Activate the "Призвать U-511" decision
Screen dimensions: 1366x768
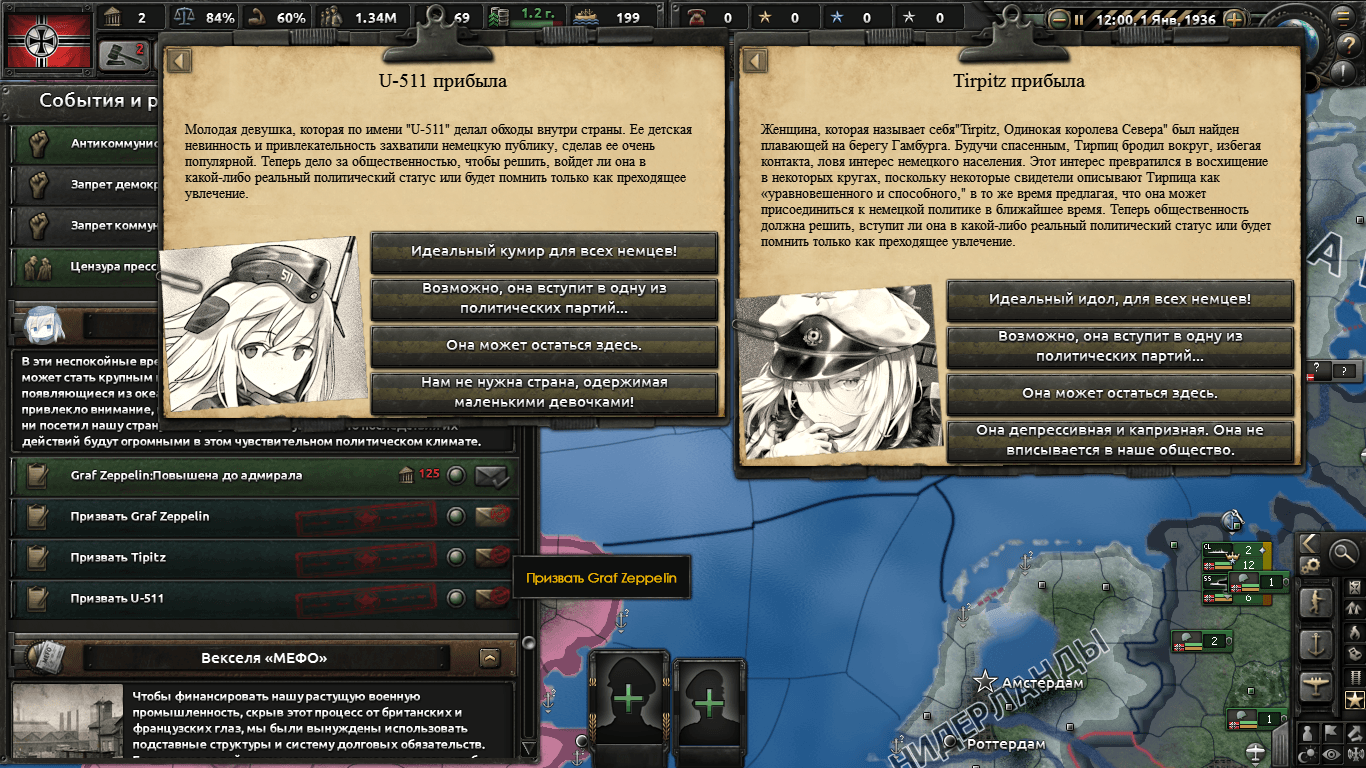coord(117,598)
